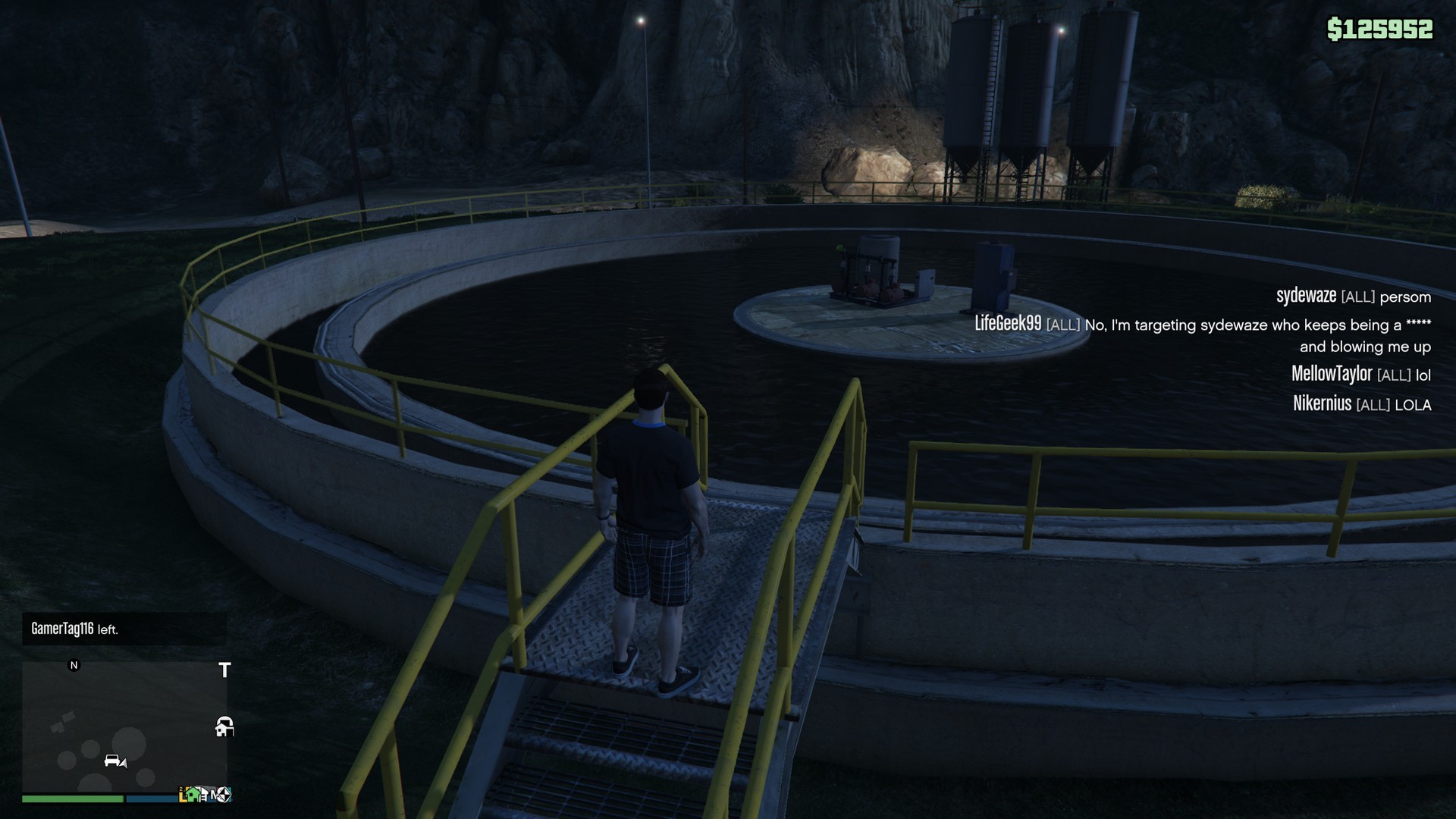
Task: Click the North compass indicator on the minimap
Action: tap(74, 665)
